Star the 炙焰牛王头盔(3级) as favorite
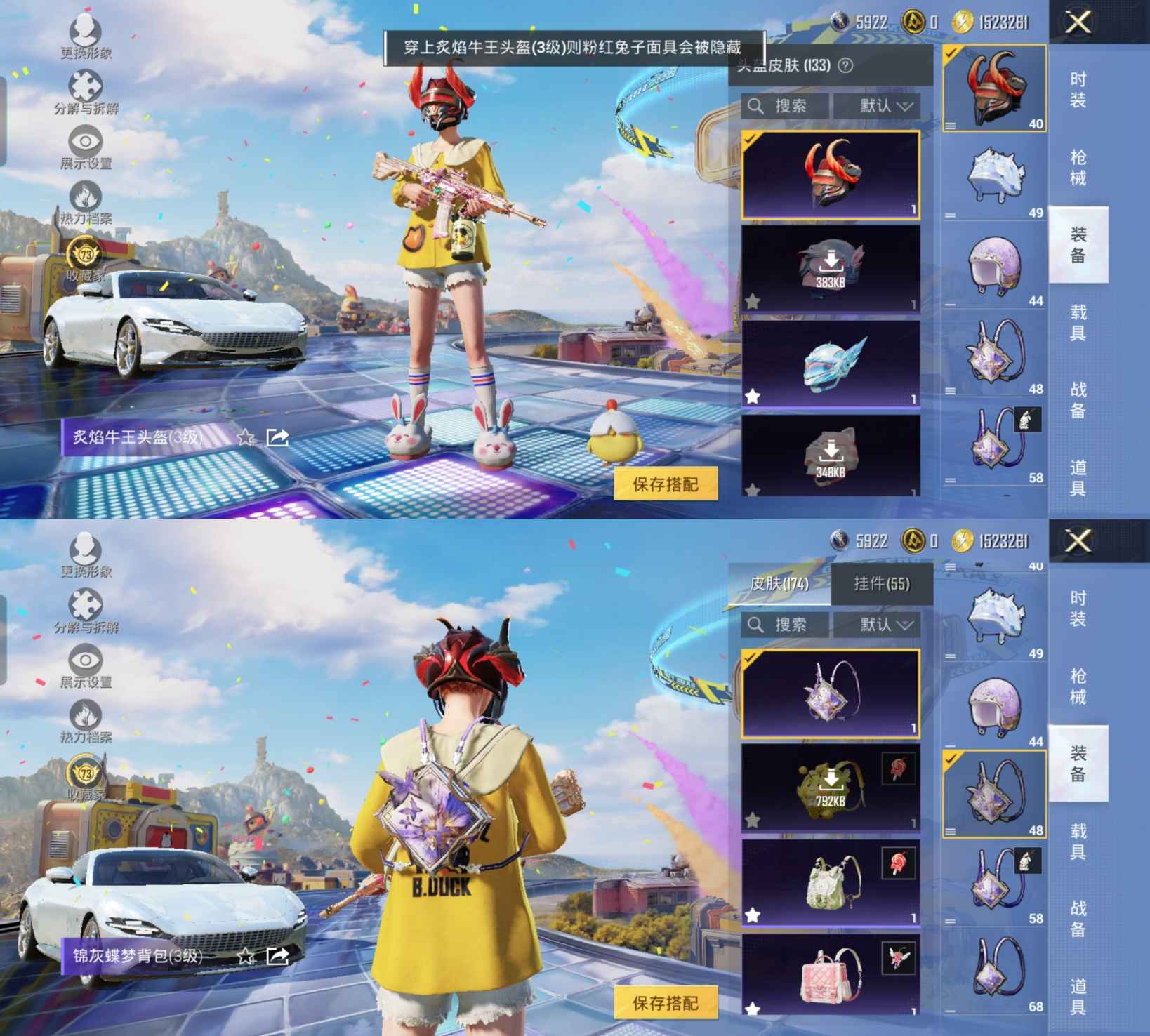Image resolution: width=1150 pixels, height=1036 pixels. [246, 438]
